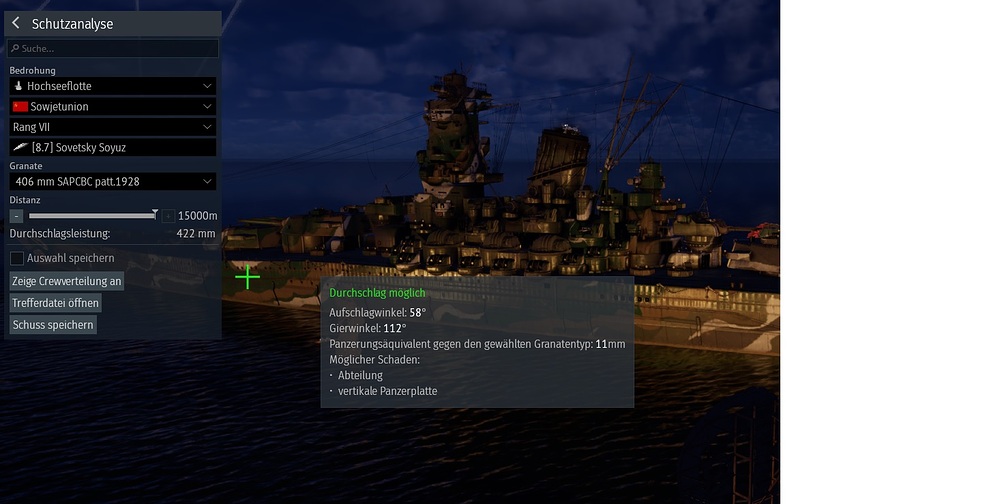
Task: Select the Sovetsky Soyuz vehicle entry
Action: (x=113, y=147)
